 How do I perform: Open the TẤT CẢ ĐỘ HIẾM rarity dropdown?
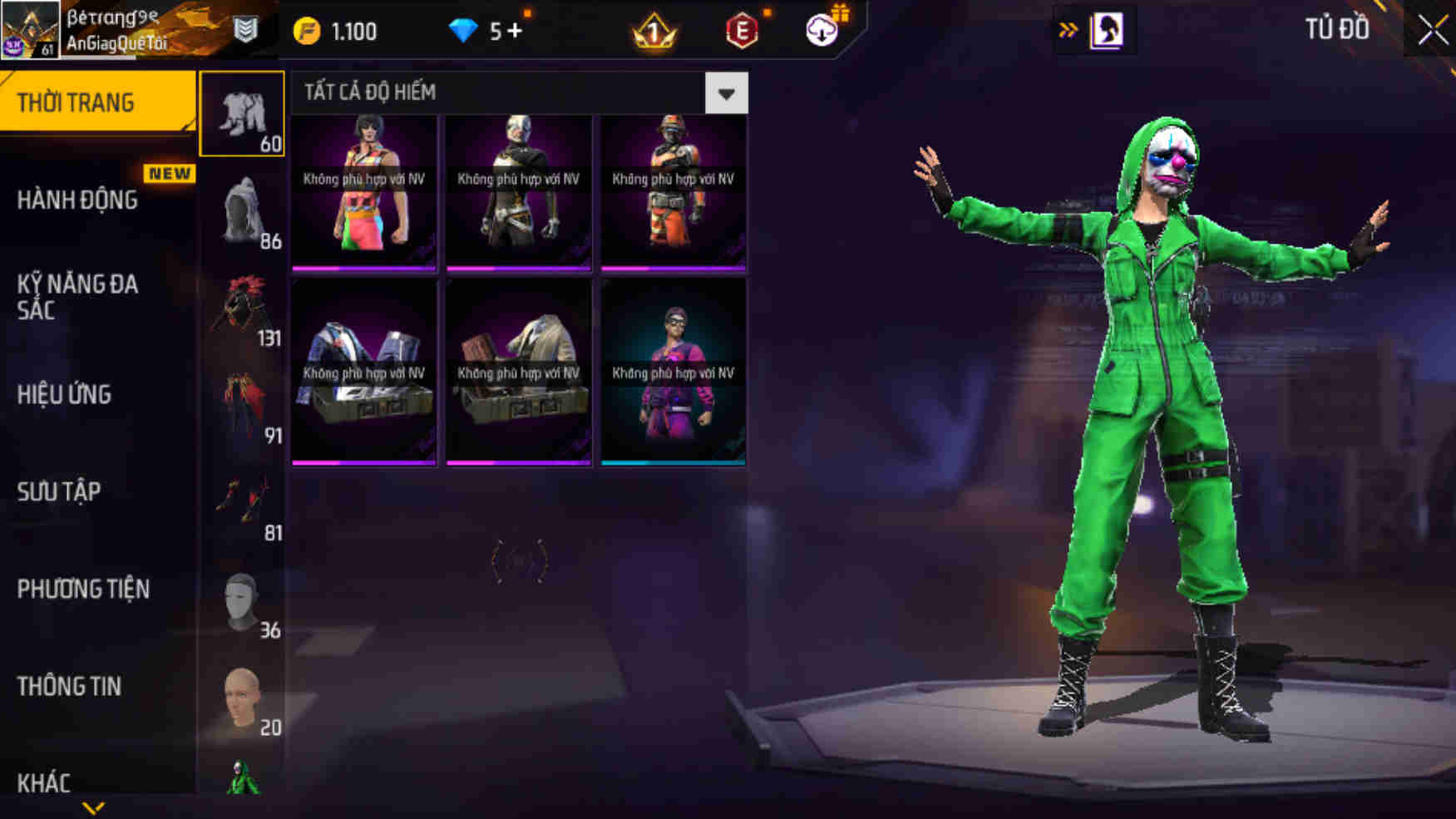(x=725, y=92)
